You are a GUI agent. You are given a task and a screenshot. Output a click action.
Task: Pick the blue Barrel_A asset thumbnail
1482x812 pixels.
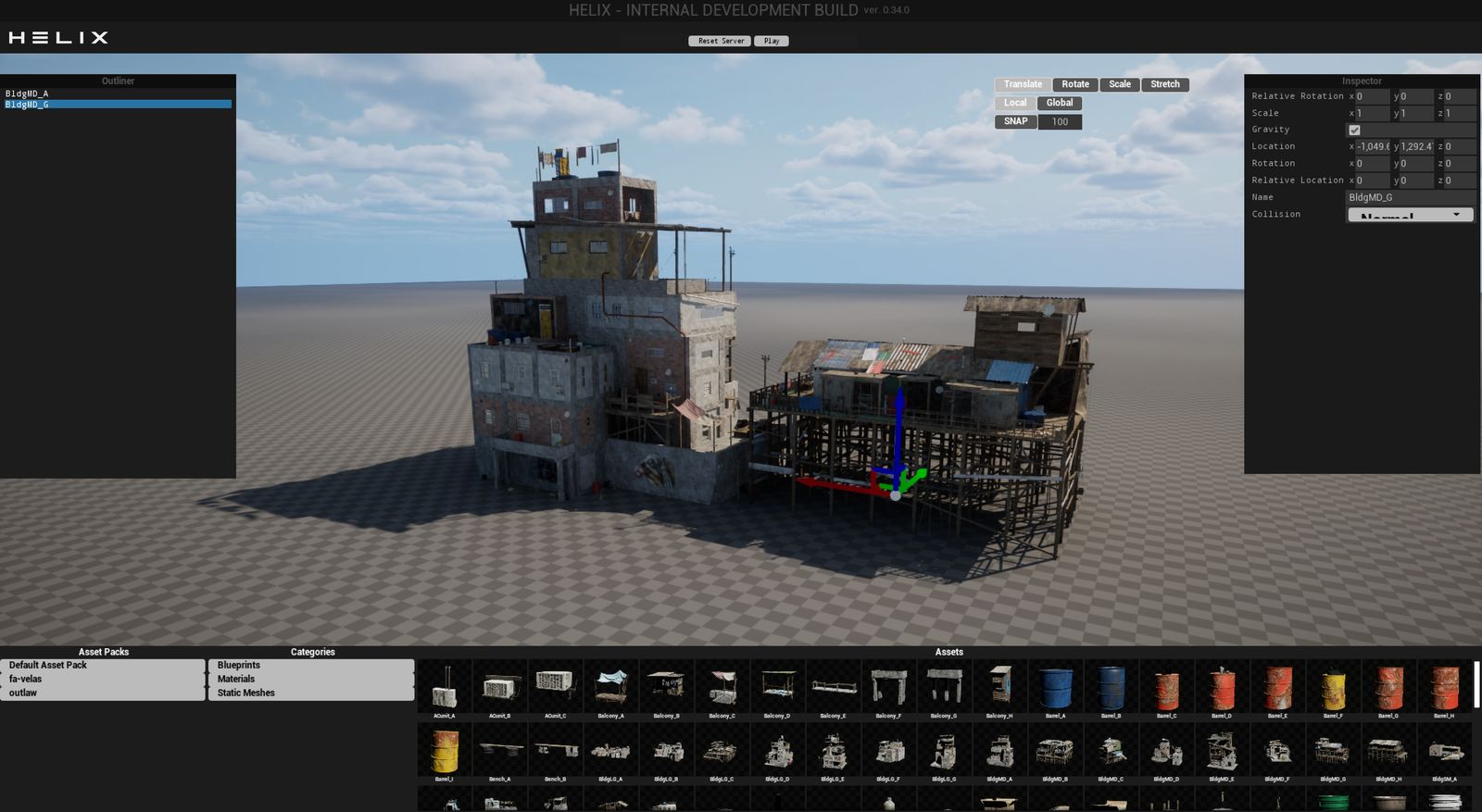[1055, 689]
